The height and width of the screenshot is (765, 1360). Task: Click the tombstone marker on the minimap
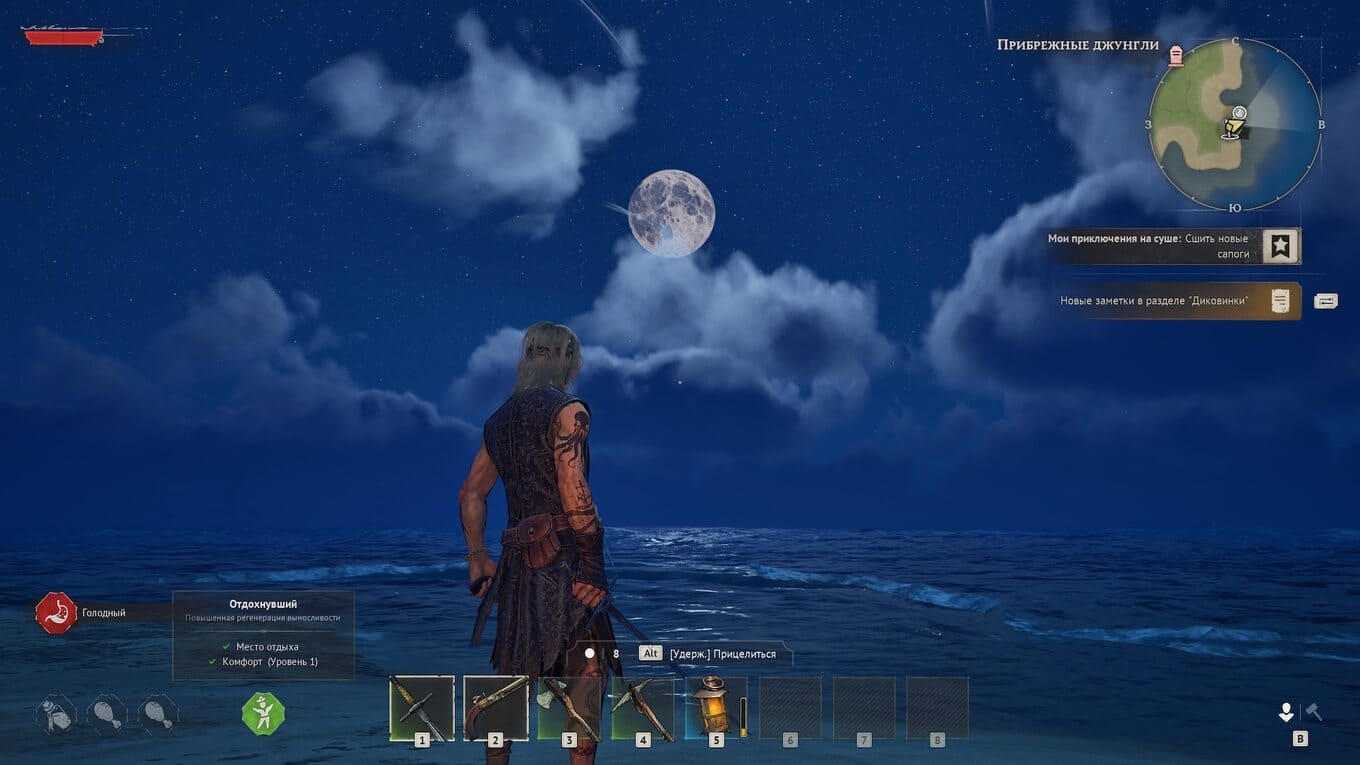coord(1175,54)
